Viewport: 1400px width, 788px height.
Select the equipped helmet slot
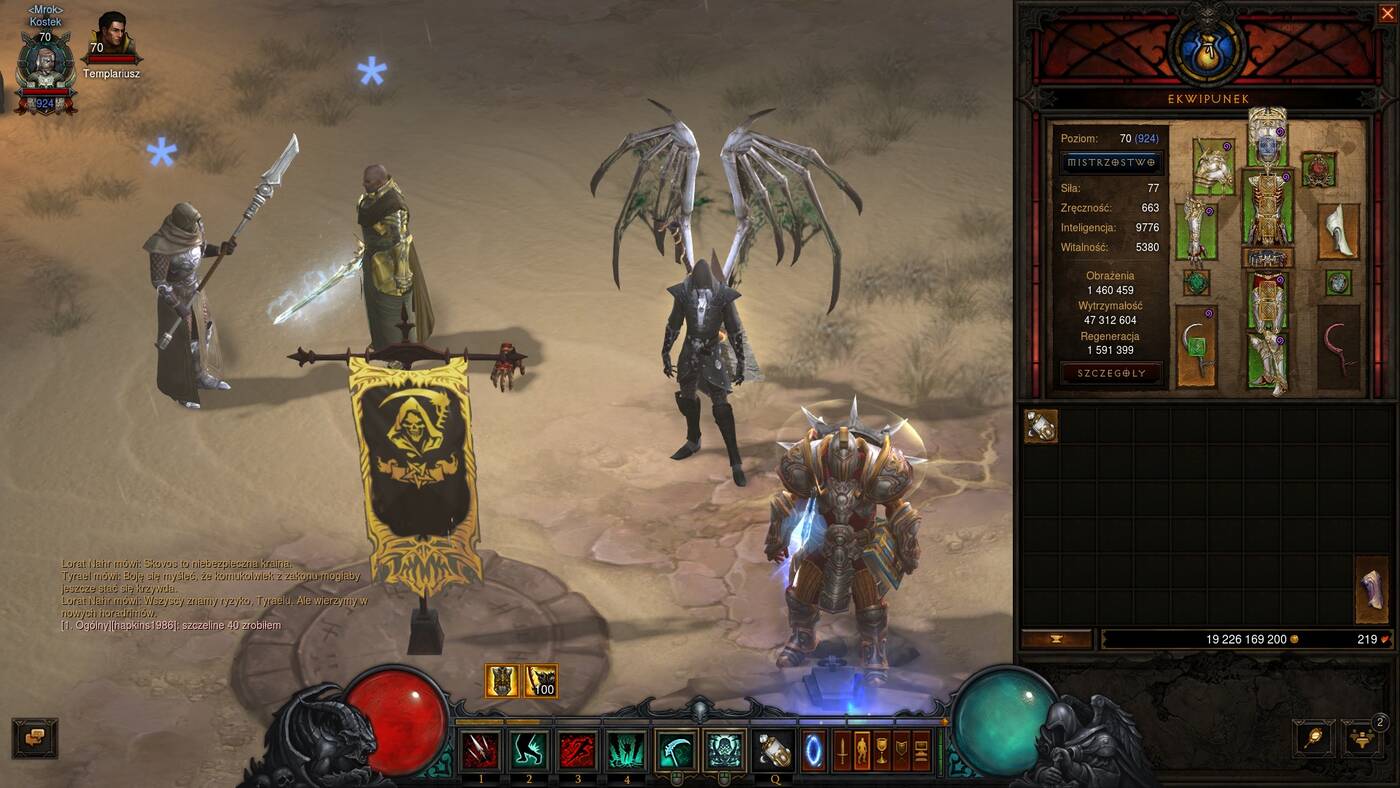(1267, 141)
